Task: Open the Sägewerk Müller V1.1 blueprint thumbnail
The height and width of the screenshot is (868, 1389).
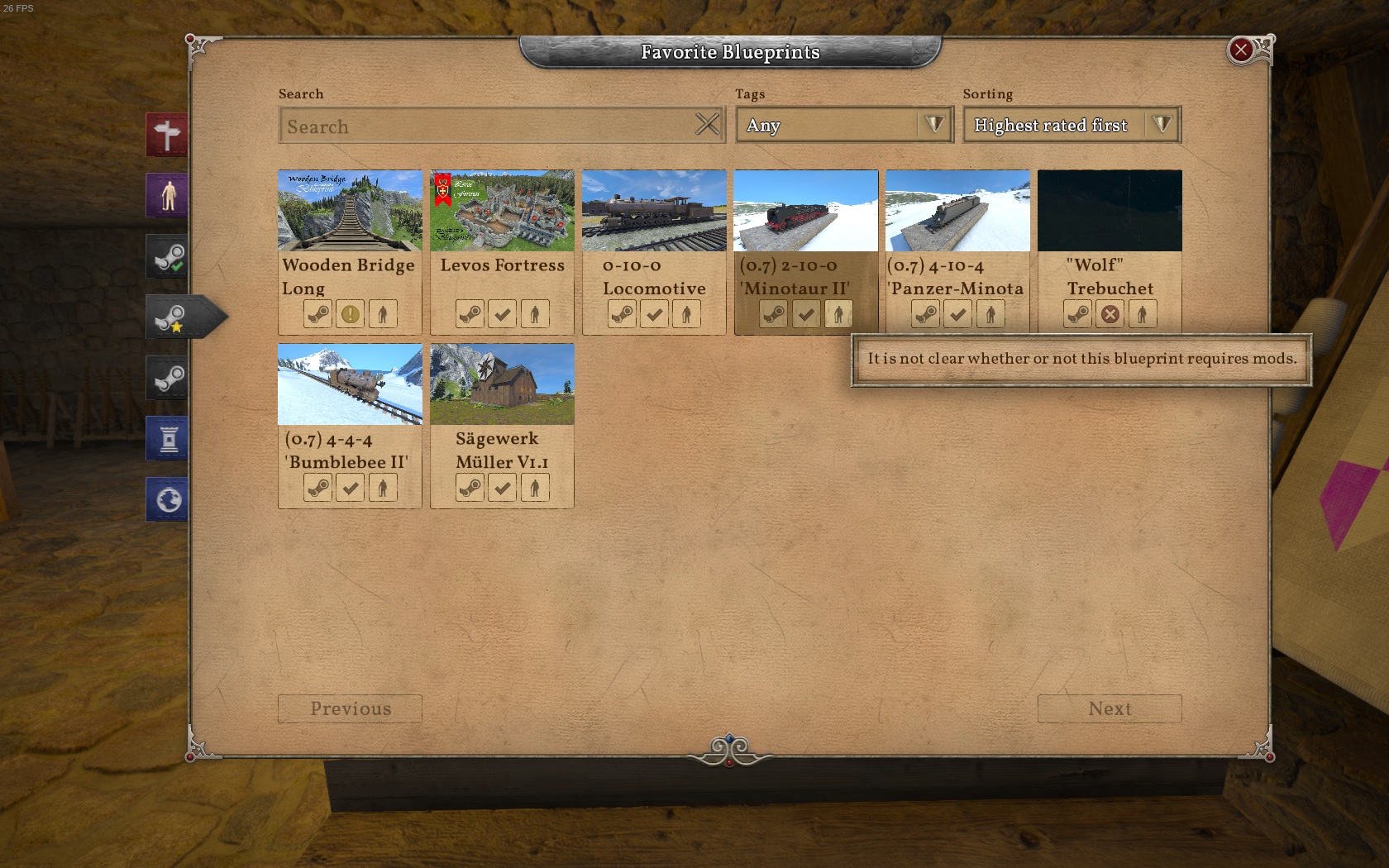Action: point(502,384)
